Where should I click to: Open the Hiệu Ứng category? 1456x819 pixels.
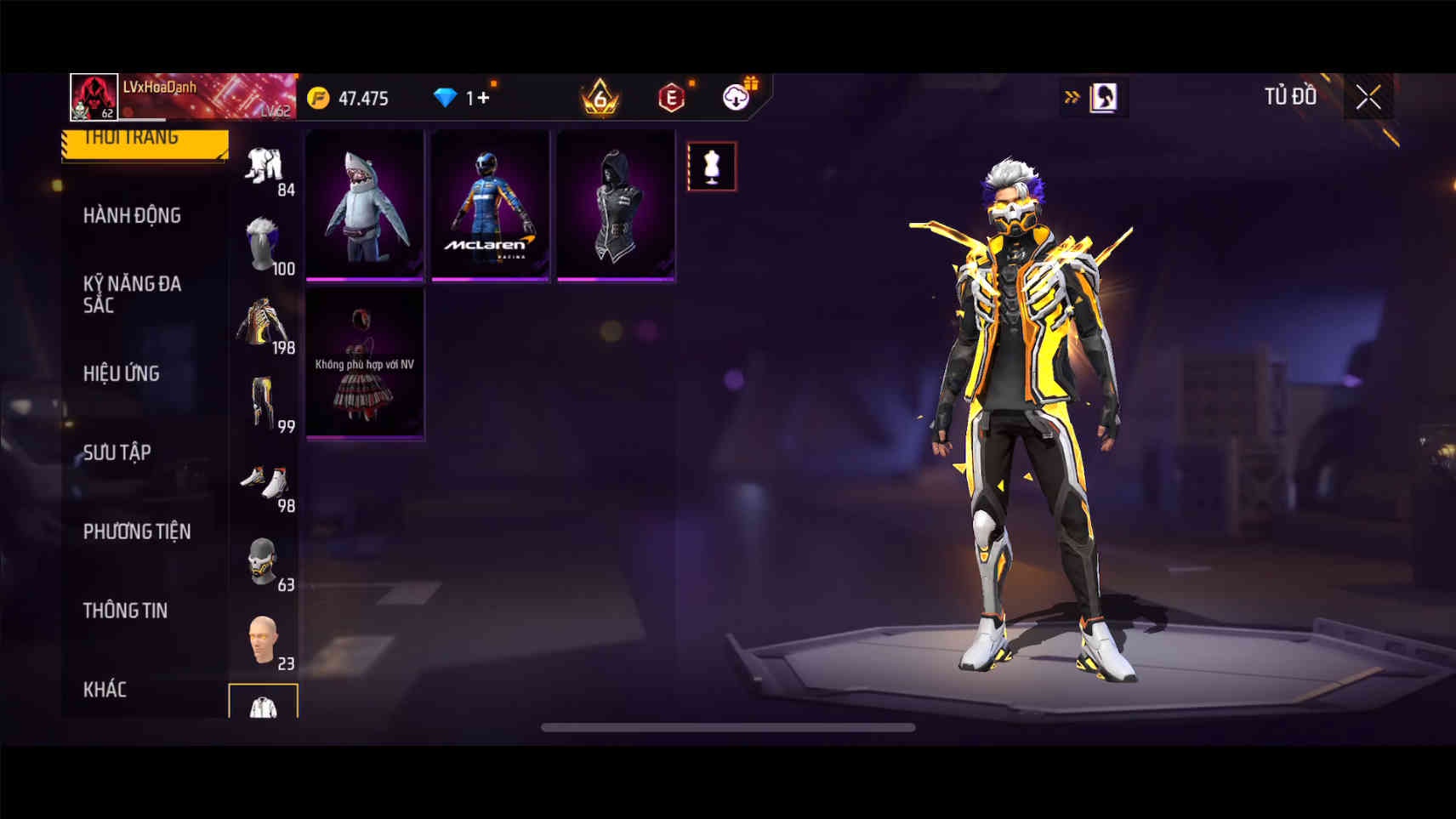coord(122,373)
